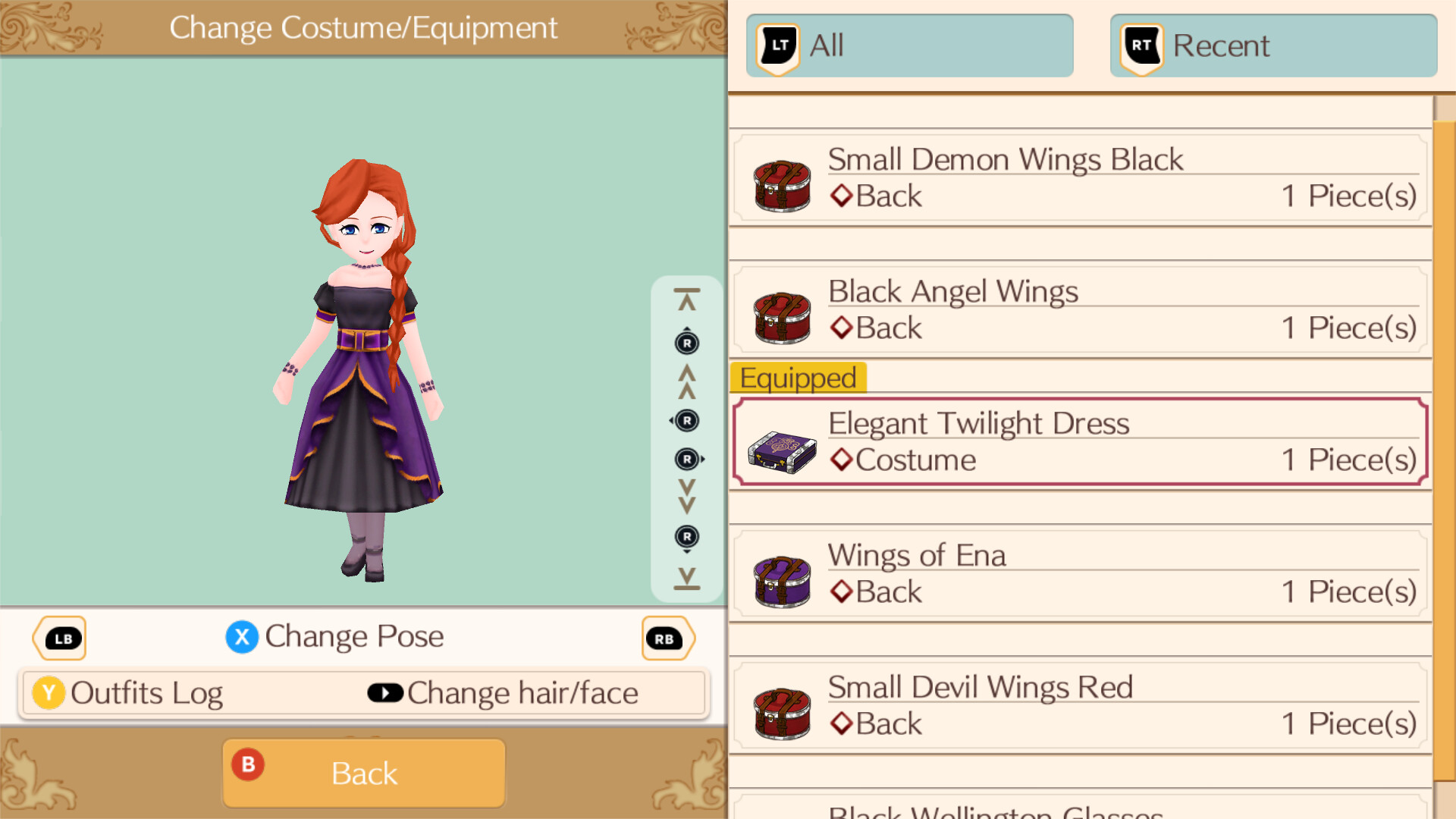1456x819 pixels.
Task: Click the B button icon on Back
Action: tap(247, 766)
